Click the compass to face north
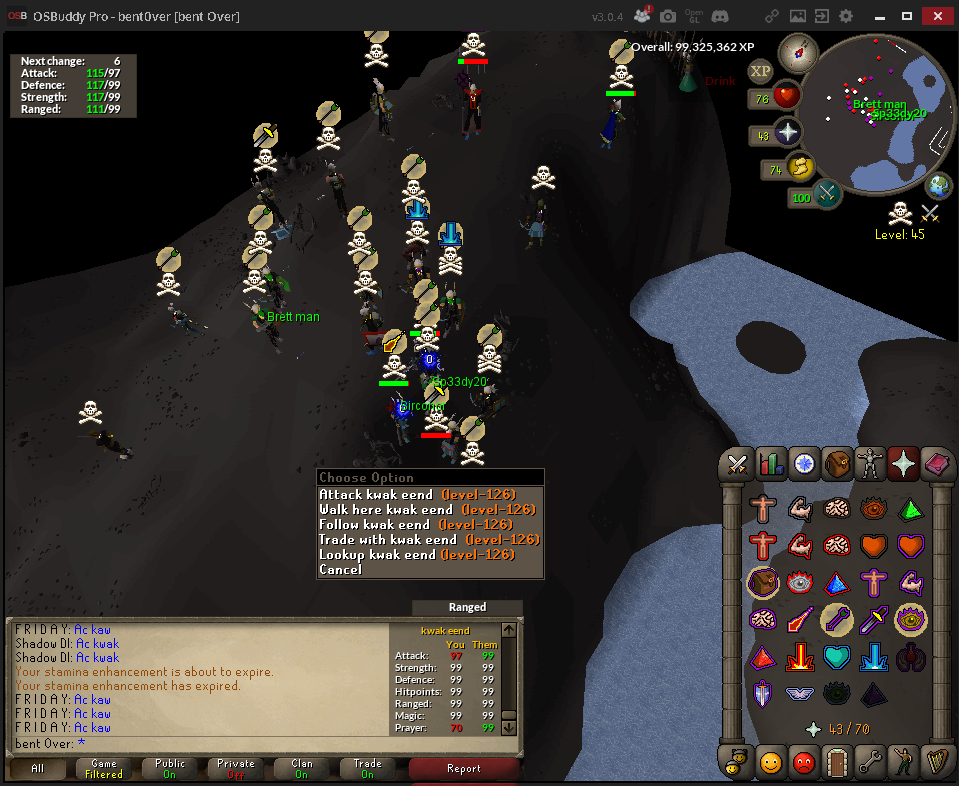 point(799,50)
